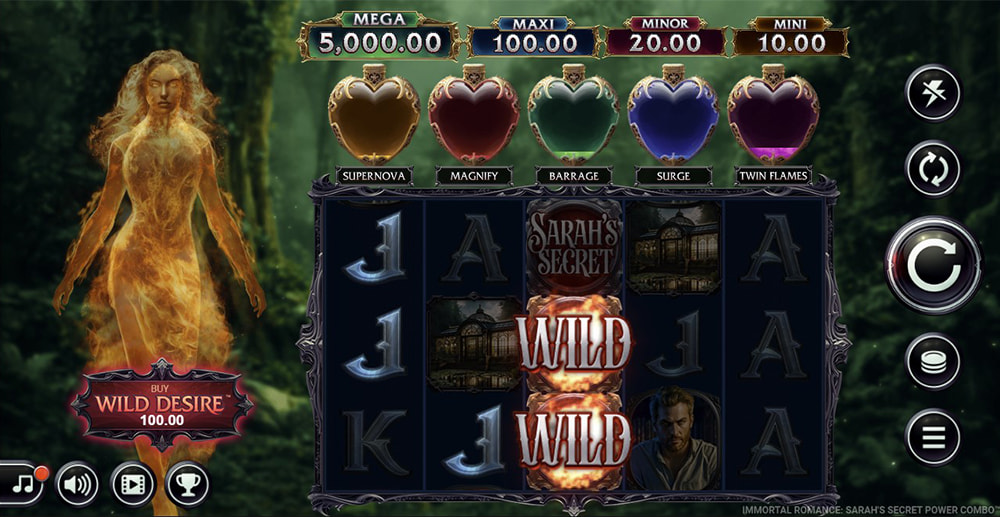Open the autoplay circular arrows button
This screenshot has width=1000, height=517.
pyautogui.click(x=932, y=168)
